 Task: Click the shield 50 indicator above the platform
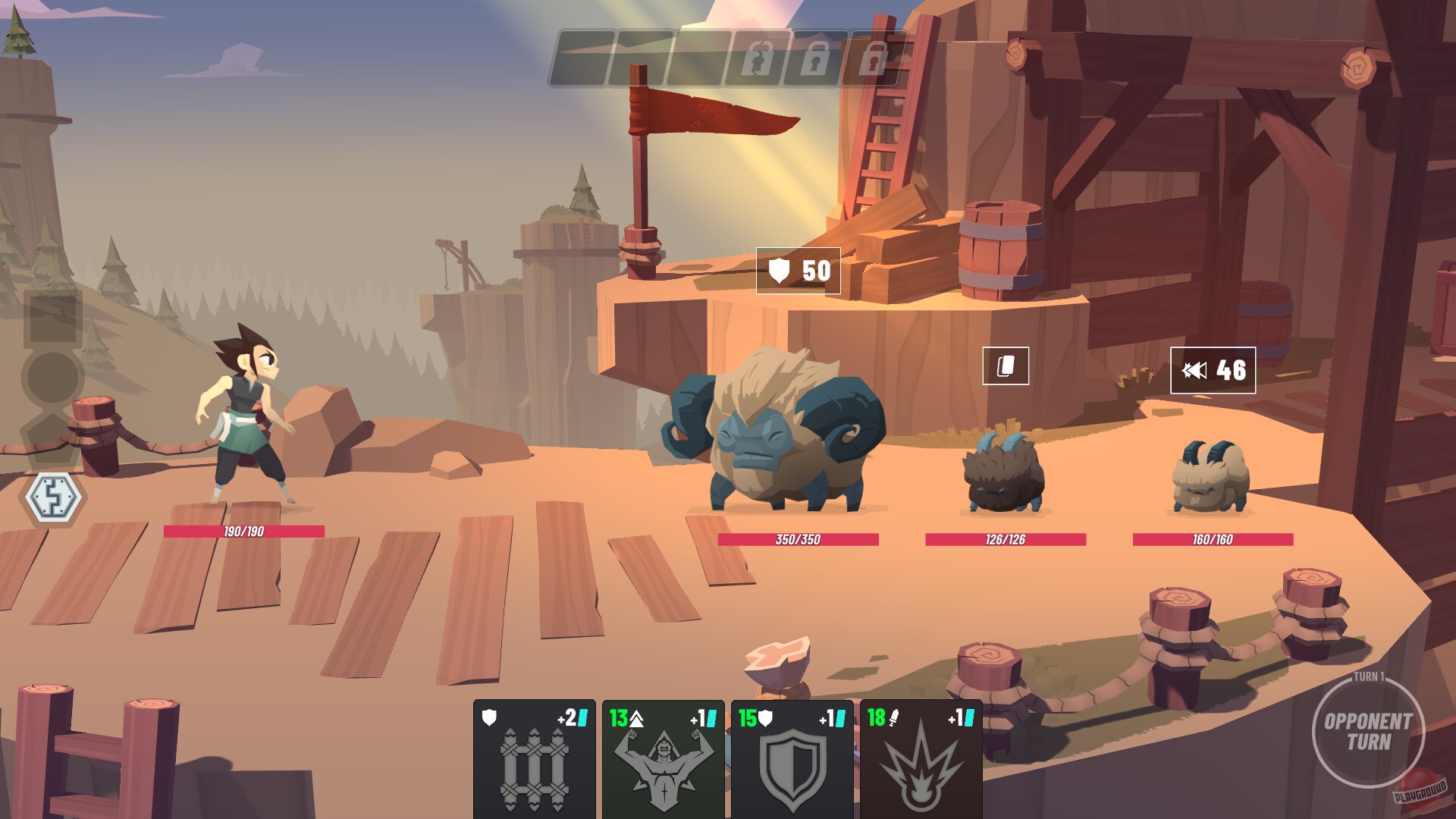coord(798,270)
